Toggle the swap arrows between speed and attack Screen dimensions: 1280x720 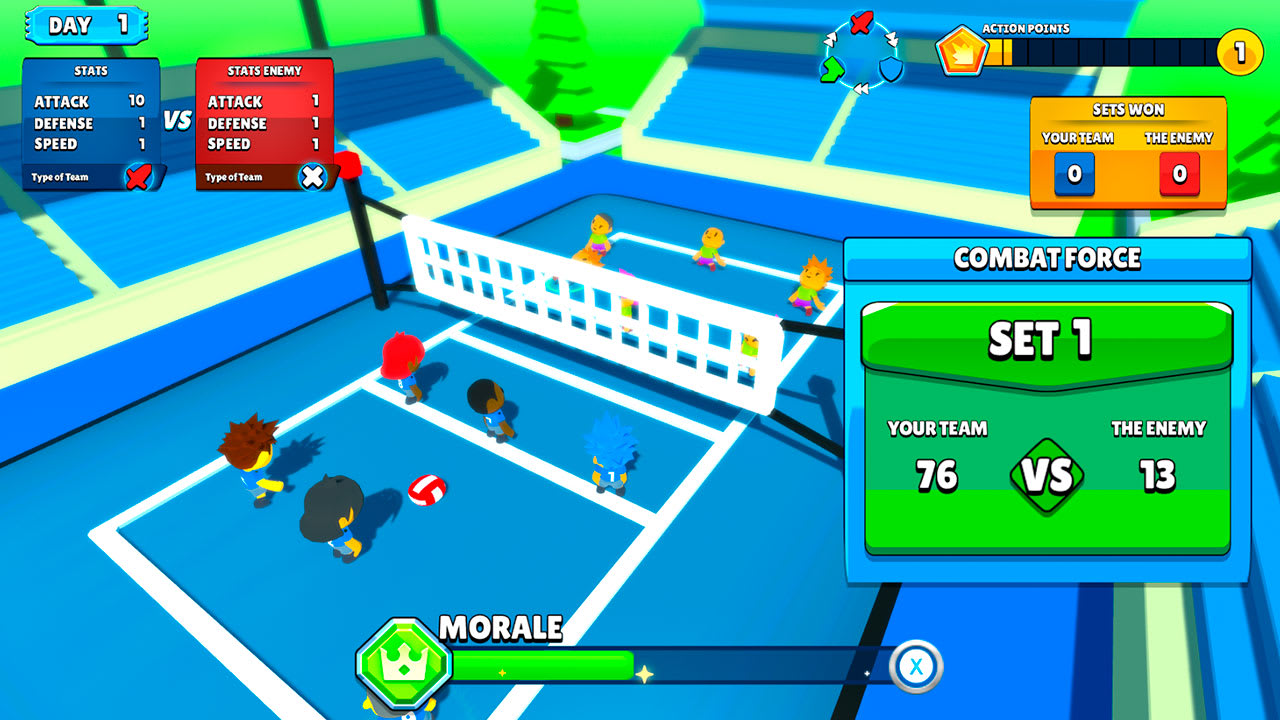point(830,40)
